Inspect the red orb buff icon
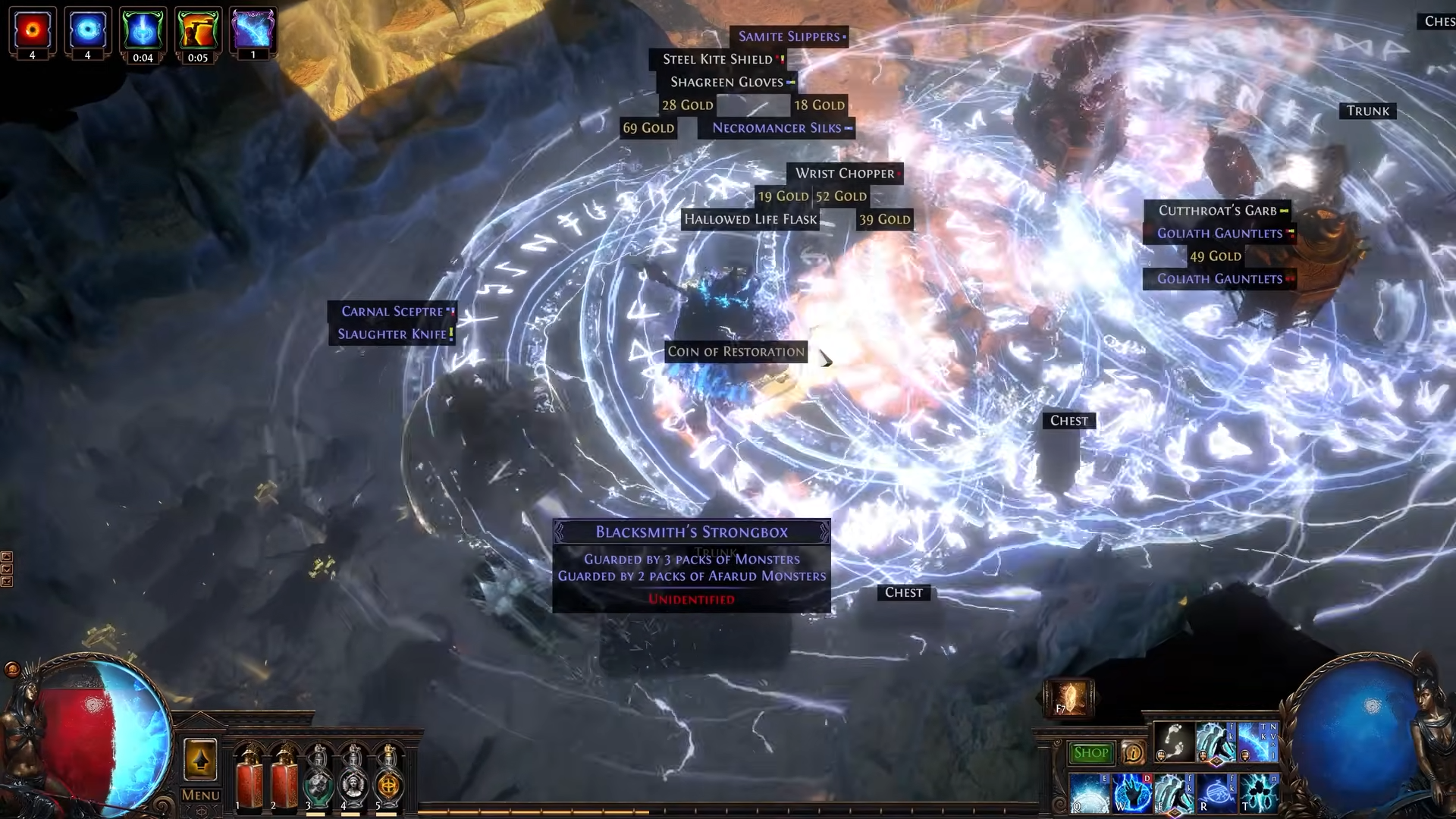The height and width of the screenshot is (819, 1456). 33,30
